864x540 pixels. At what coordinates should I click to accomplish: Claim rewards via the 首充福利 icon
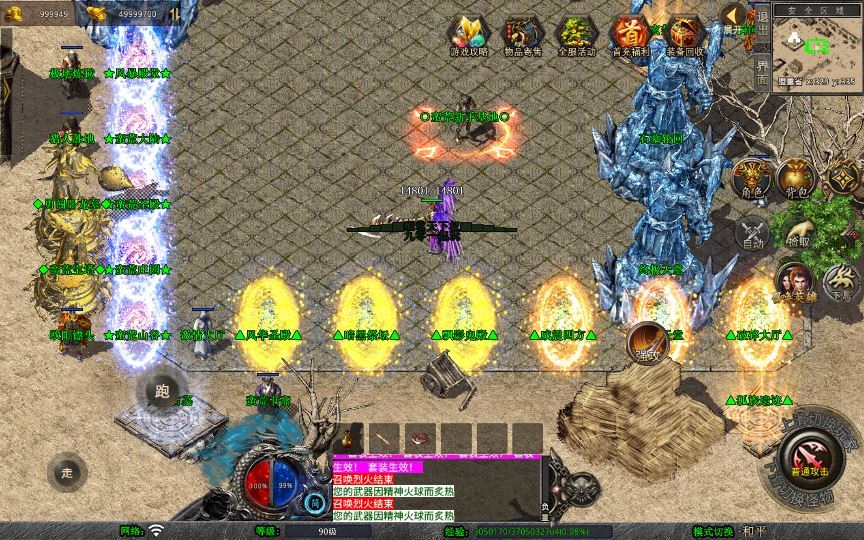[x=630, y=35]
